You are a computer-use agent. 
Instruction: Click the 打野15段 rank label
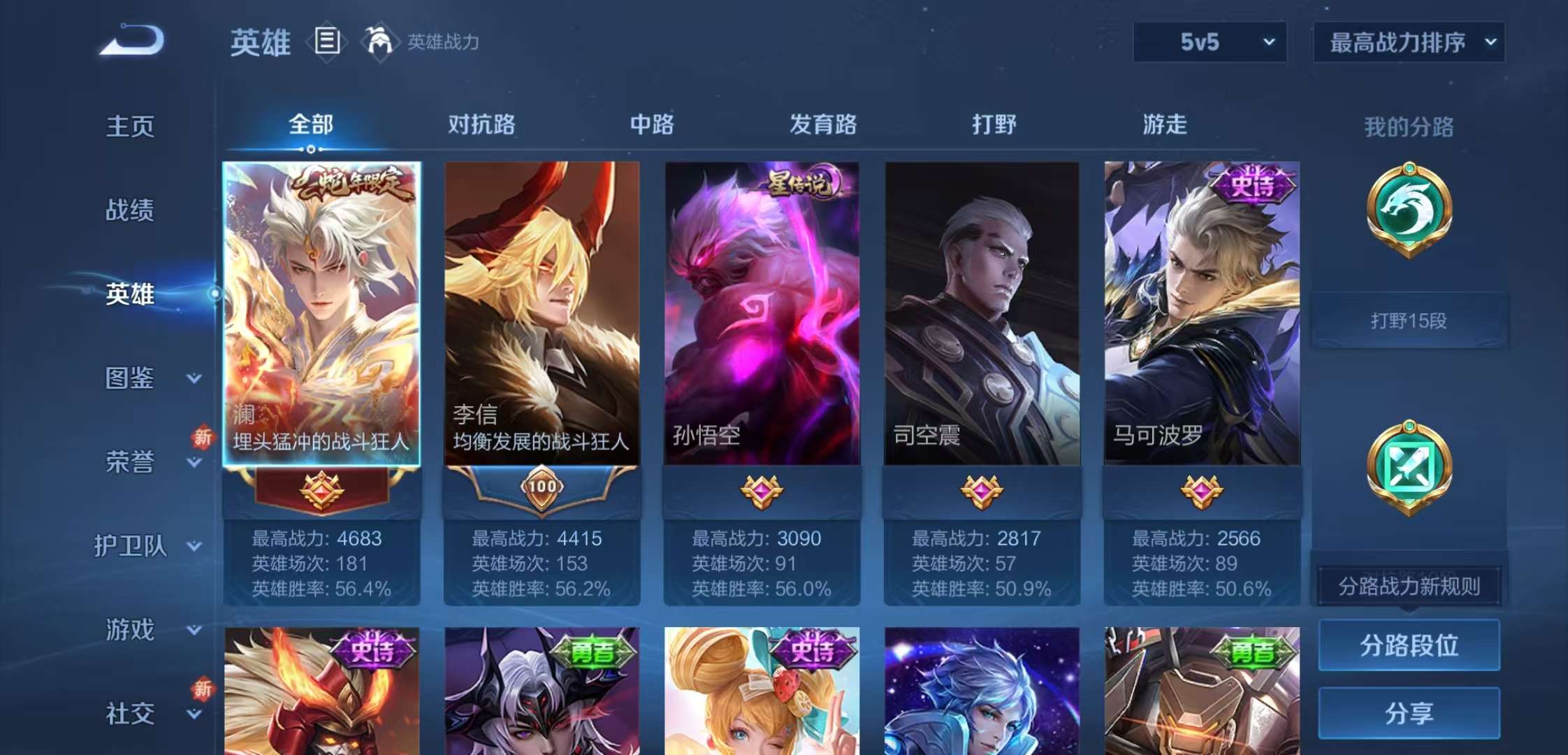[1411, 319]
